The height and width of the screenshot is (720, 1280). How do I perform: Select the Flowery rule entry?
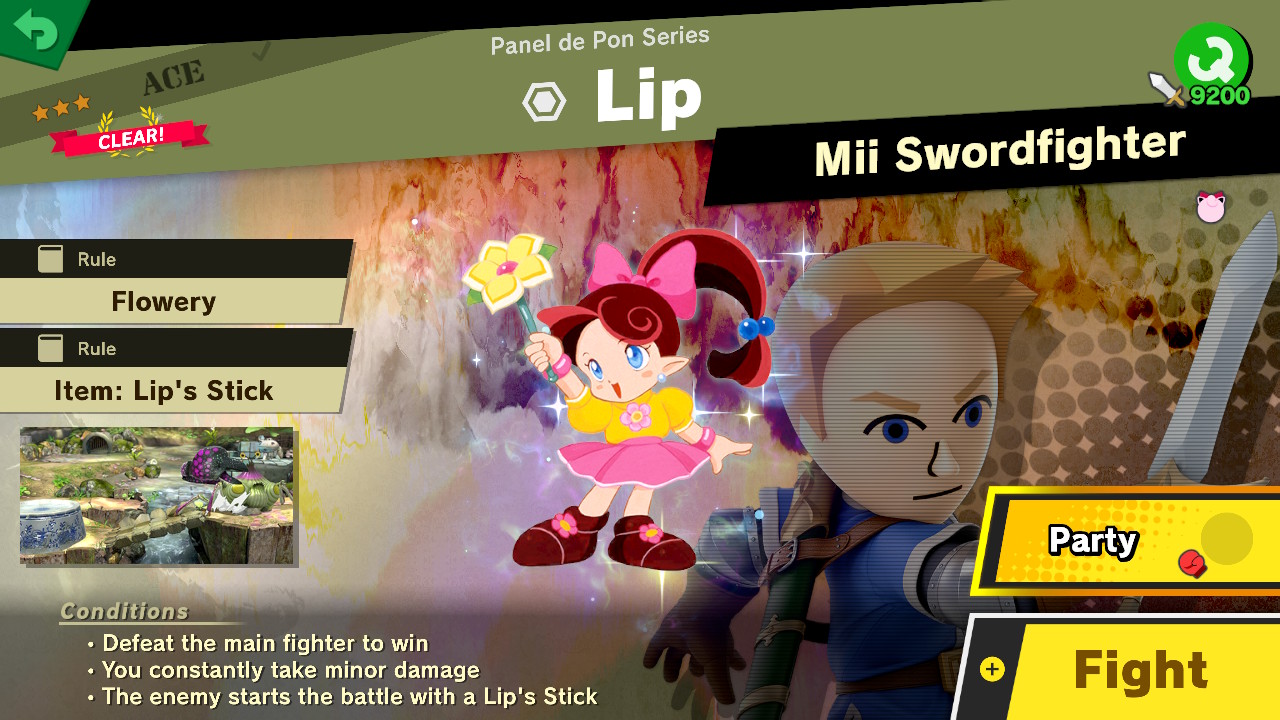165,301
